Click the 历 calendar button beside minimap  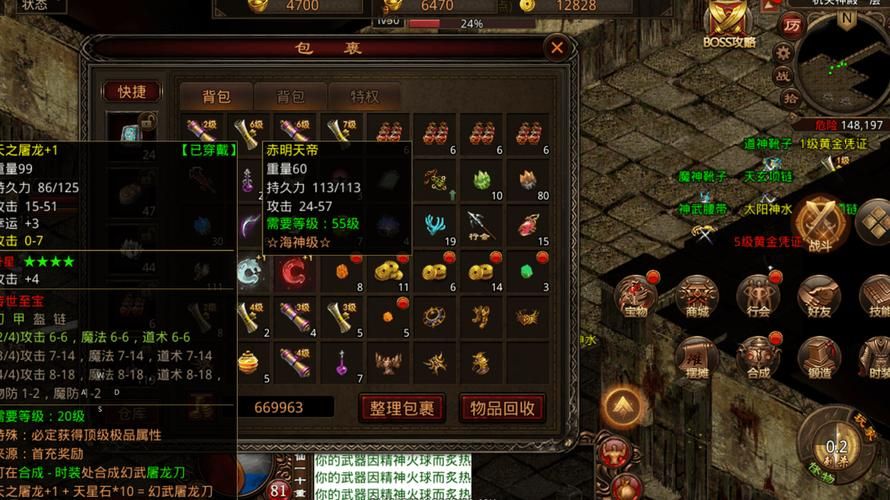click(793, 24)
